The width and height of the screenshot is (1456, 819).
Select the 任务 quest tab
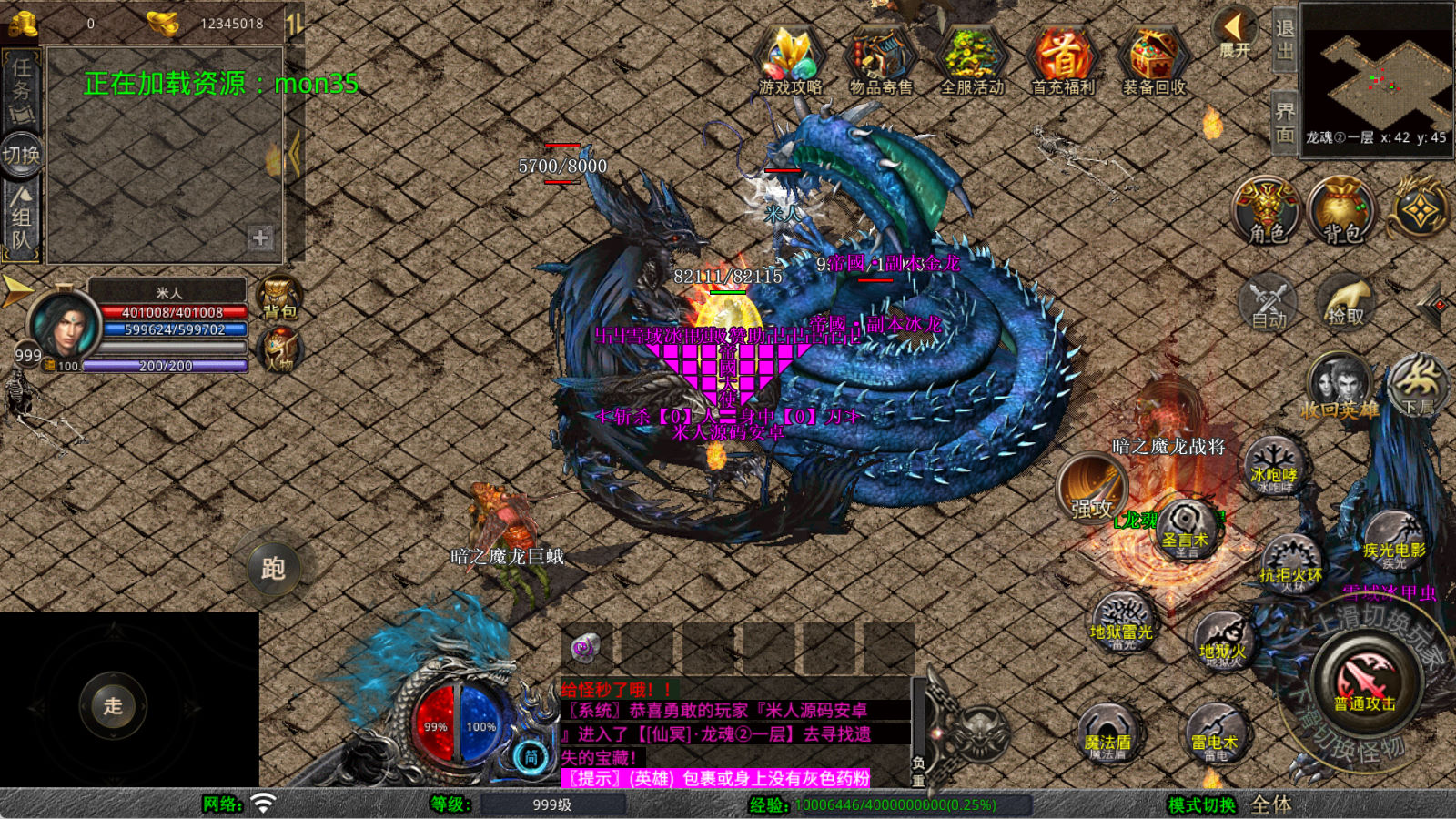tap(22, 86)
